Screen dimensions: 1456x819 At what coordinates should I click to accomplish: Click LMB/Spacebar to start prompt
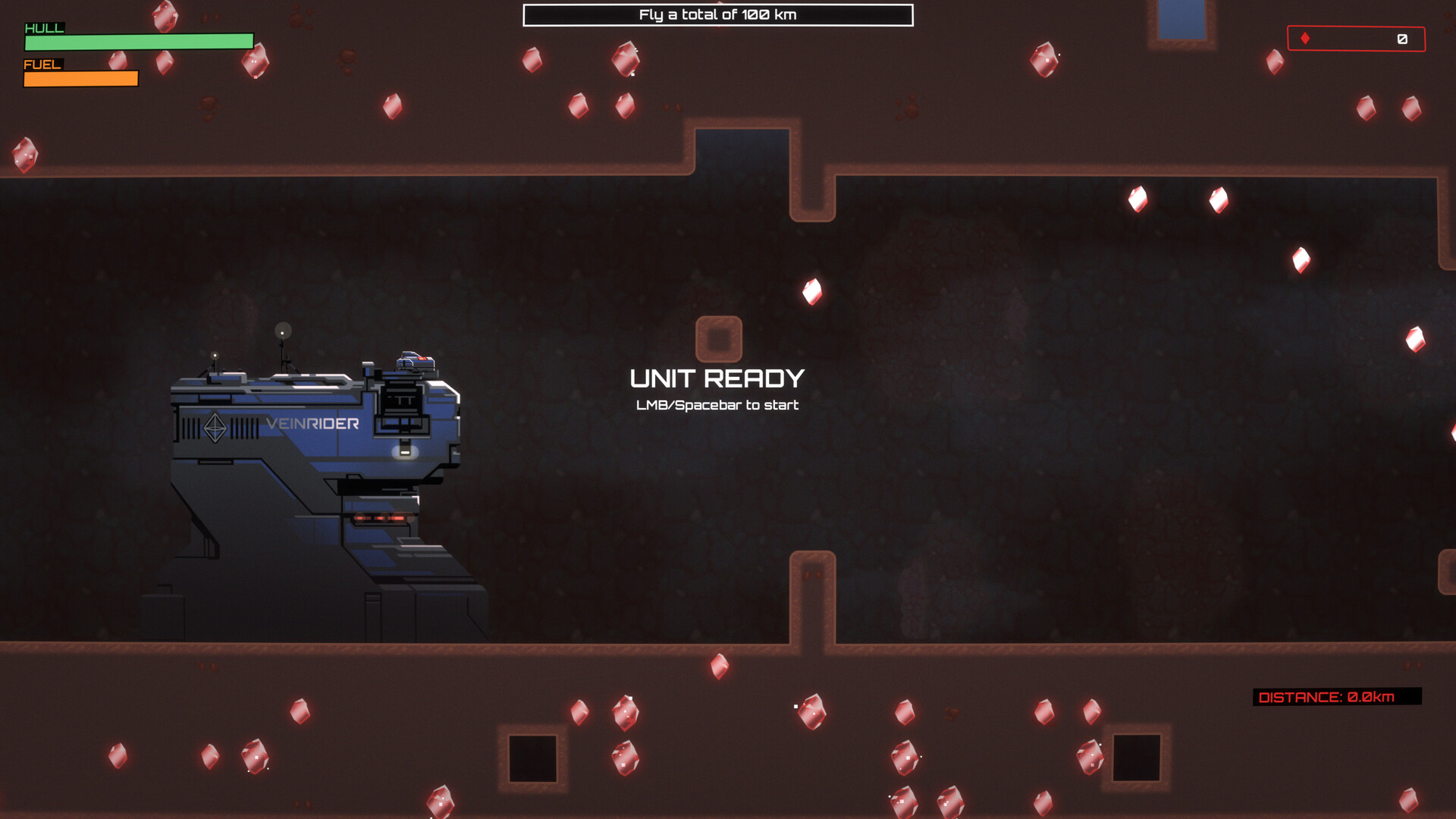[717, 405]
